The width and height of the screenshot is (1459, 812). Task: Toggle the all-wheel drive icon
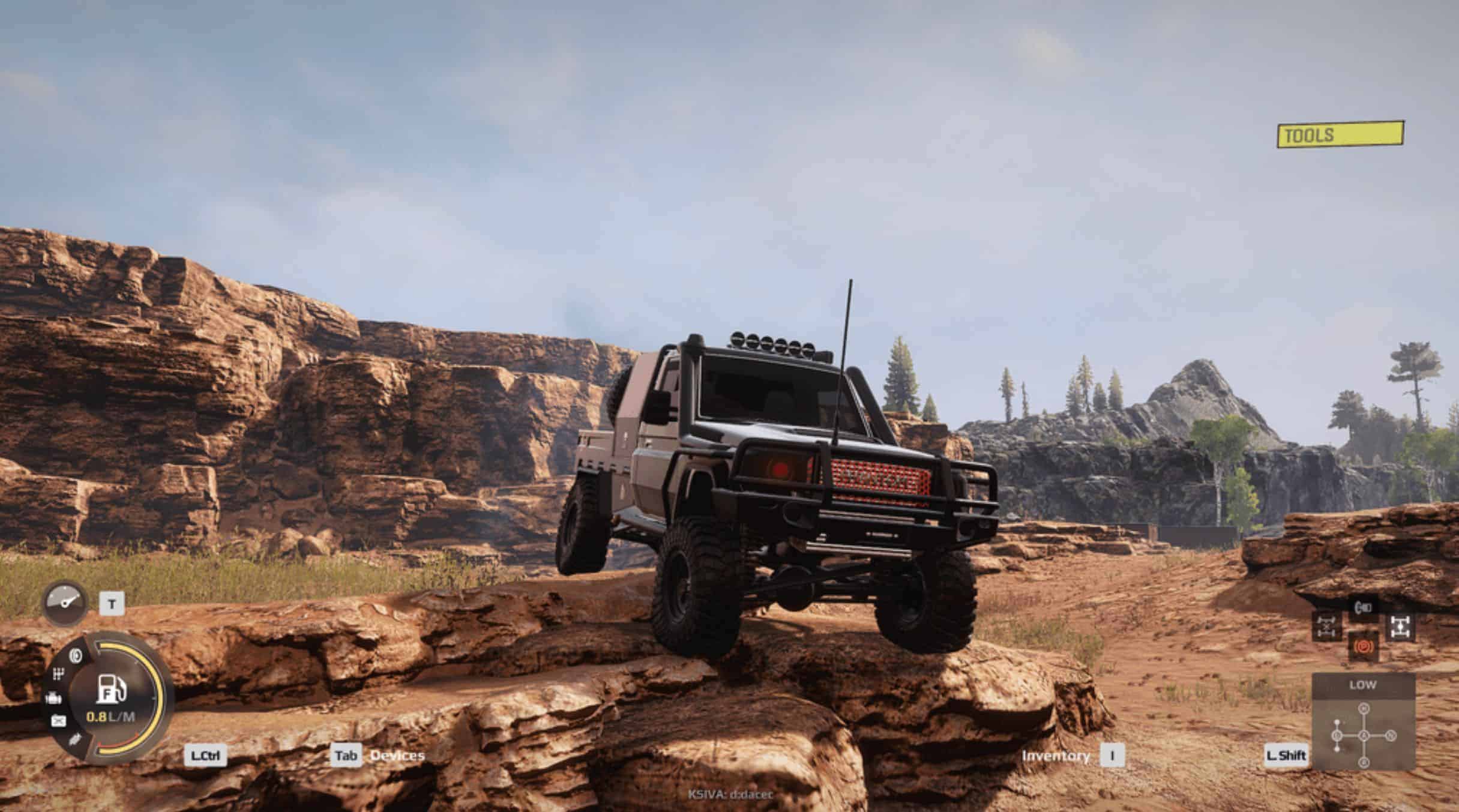pos(1400,627)
